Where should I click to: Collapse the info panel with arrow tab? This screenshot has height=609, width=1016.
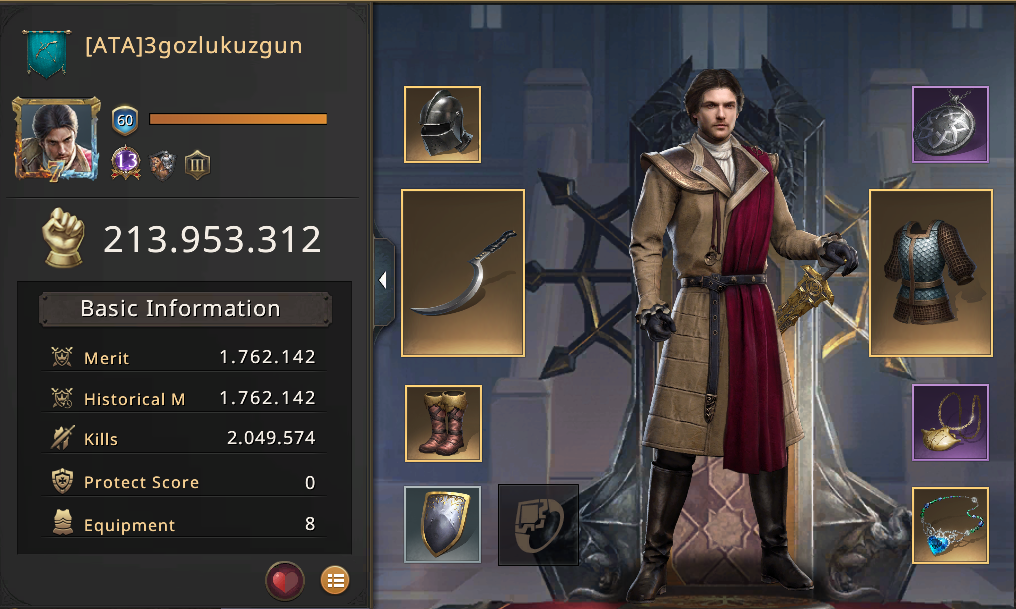point(383,281)
